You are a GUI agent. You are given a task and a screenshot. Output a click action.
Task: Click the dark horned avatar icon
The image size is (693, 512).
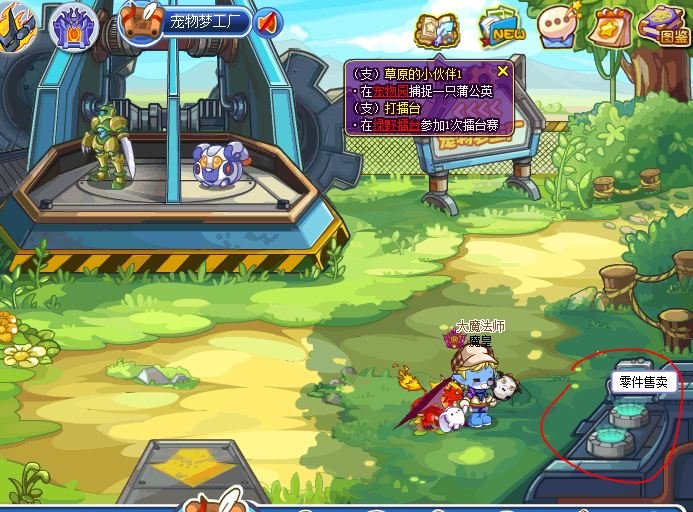[x=17, y=20]
